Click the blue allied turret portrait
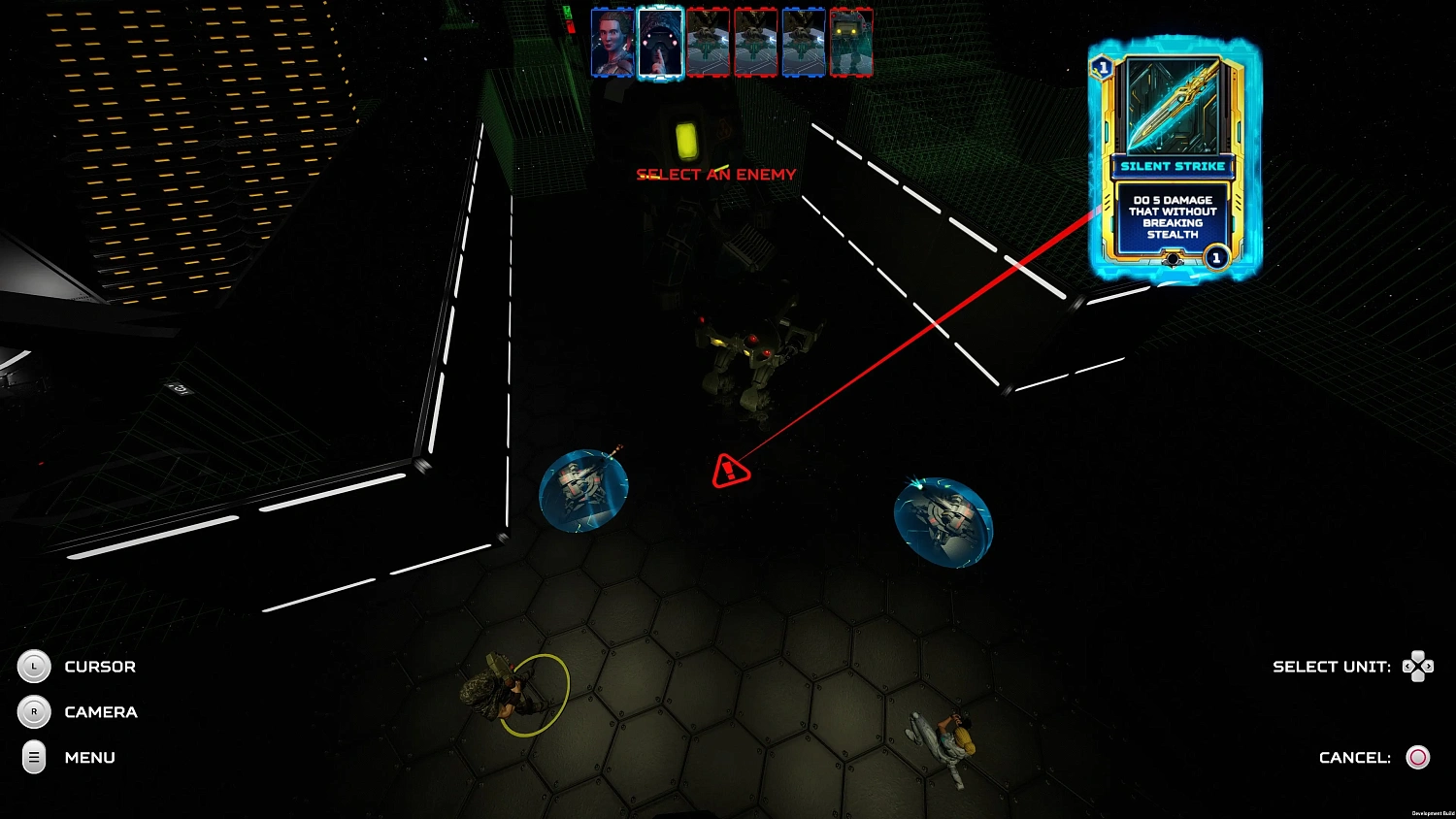The width and height of the screenshot is (1456, 819). tap(803, 41)
